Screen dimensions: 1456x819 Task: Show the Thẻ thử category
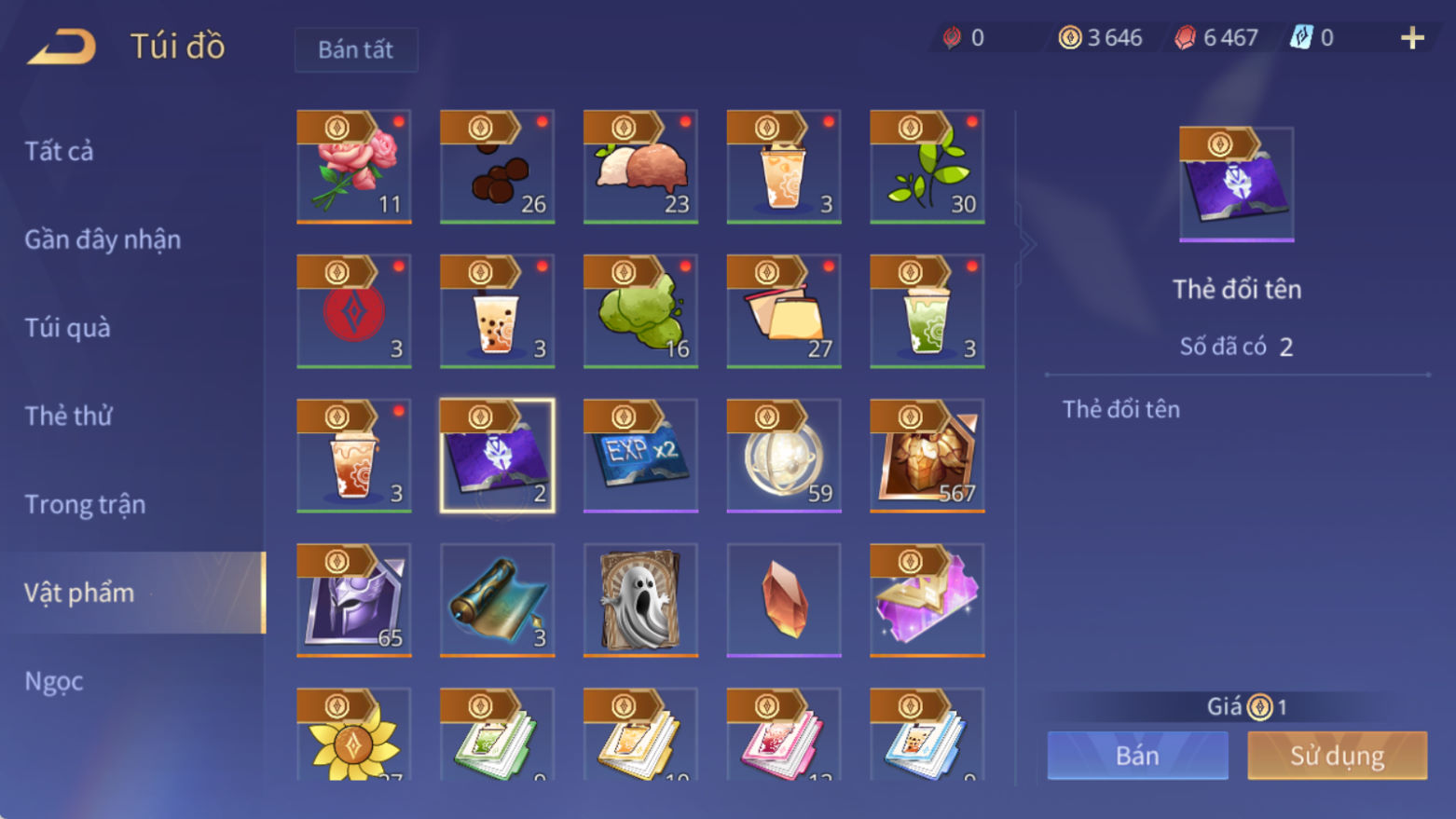68,416
